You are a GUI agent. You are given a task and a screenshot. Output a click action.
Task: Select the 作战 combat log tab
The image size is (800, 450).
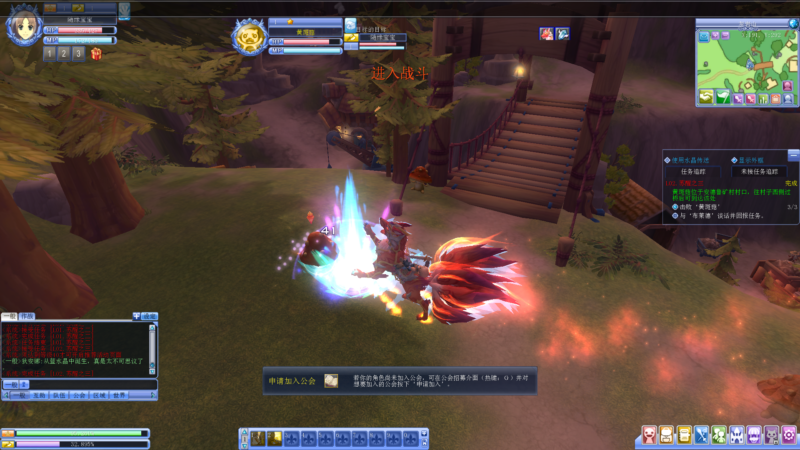tap(27, 315)
